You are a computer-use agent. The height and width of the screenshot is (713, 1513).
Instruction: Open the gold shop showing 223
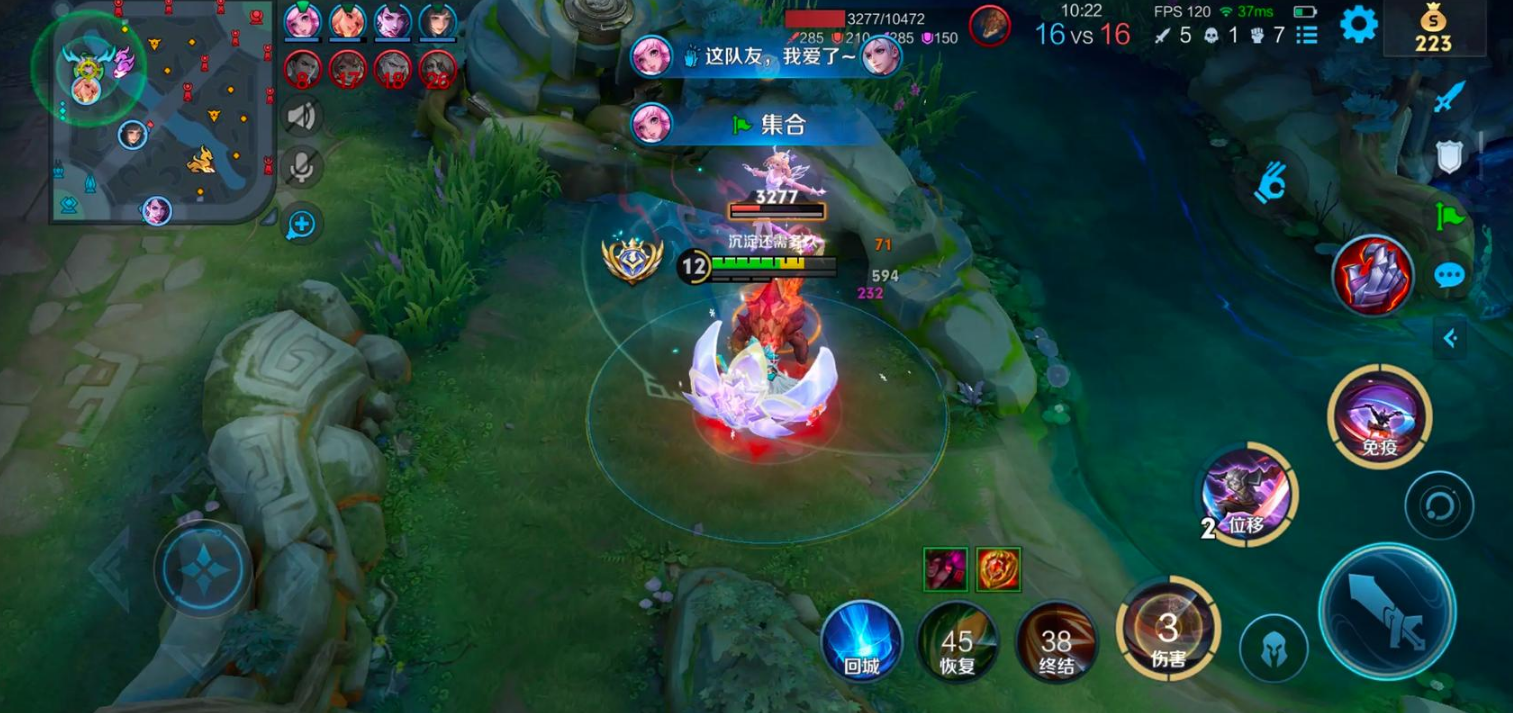1433,29
